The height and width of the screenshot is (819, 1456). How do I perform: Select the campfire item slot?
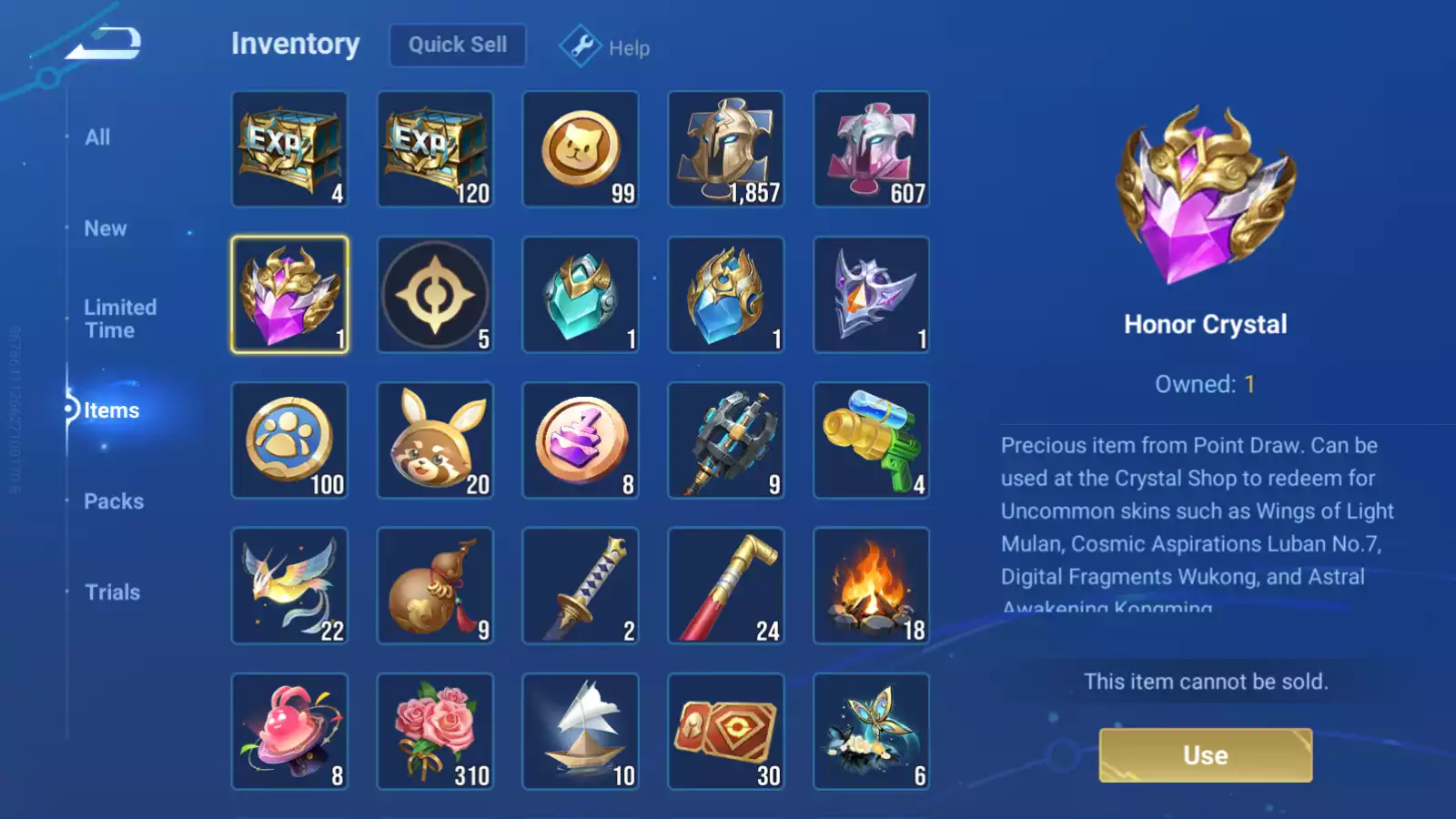click(872, 586)
